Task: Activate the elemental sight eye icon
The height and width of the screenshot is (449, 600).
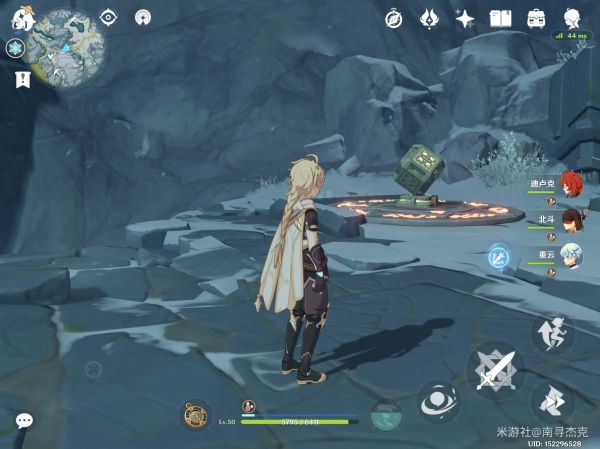Action: [x=108, y=17]
